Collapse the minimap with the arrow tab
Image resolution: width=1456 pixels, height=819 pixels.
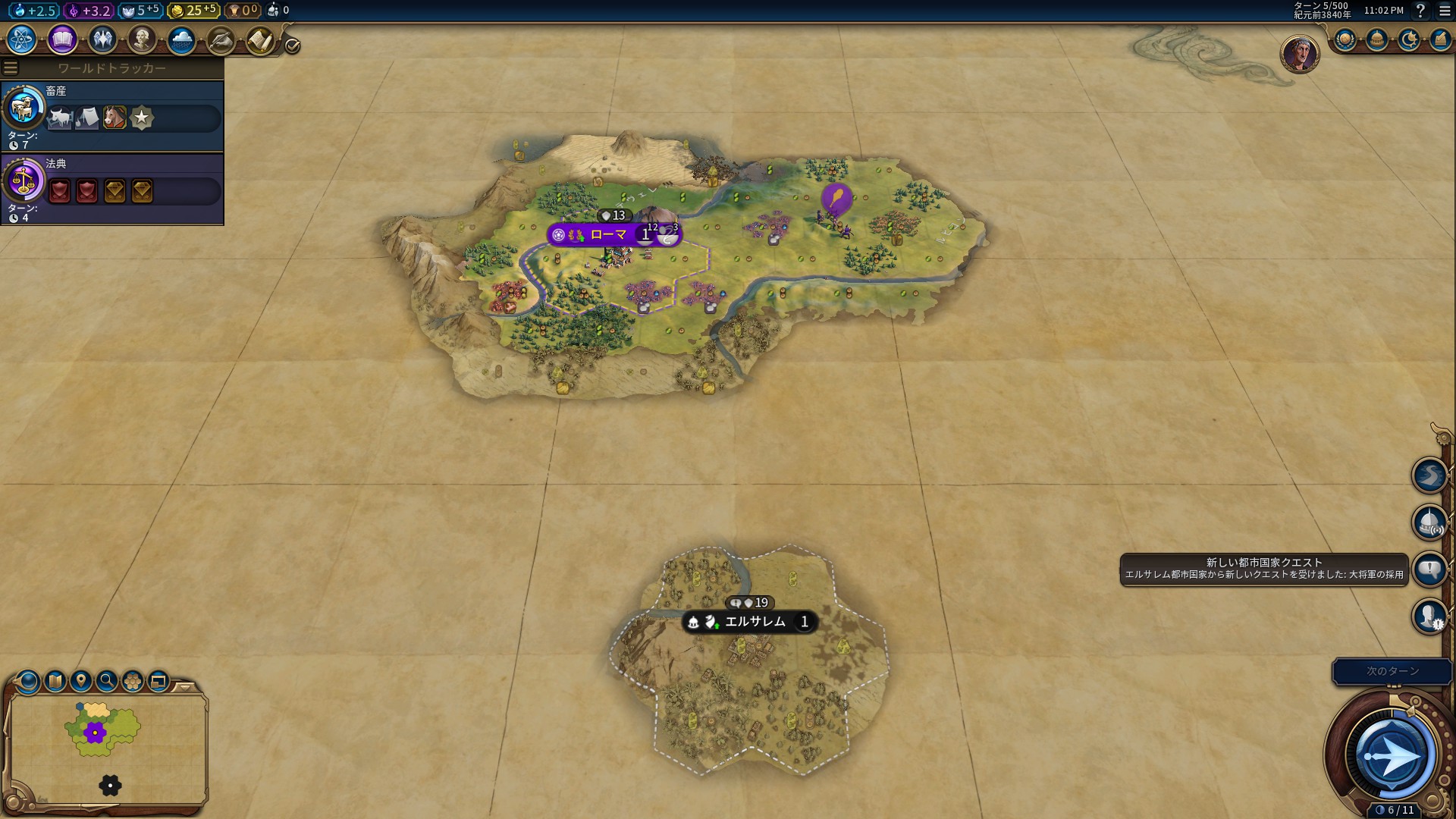[x=184, y=687]
